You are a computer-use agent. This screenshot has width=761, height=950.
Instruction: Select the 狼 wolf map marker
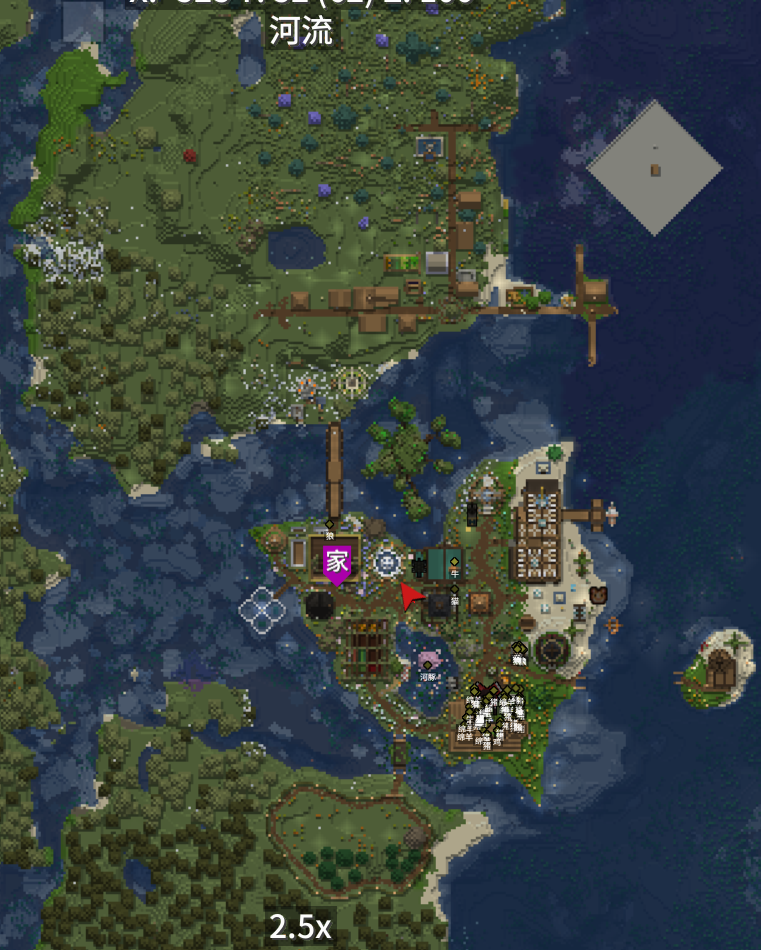click(x=330, y=525)
